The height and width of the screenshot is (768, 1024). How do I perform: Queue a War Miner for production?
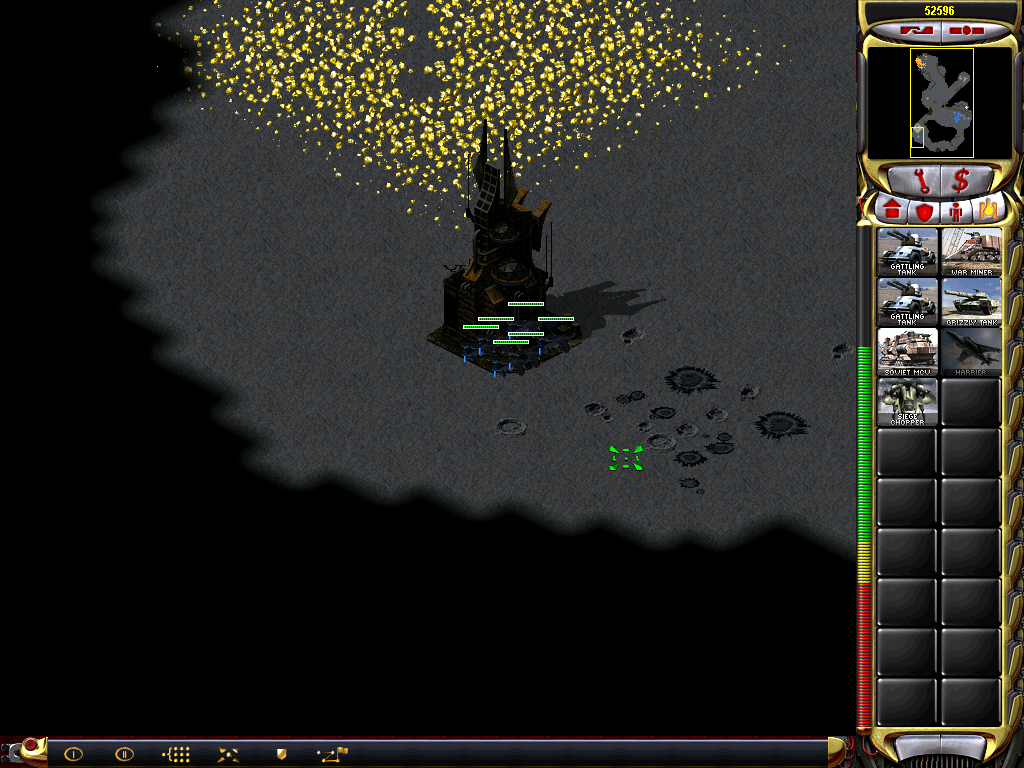click(x=971, y=251)
